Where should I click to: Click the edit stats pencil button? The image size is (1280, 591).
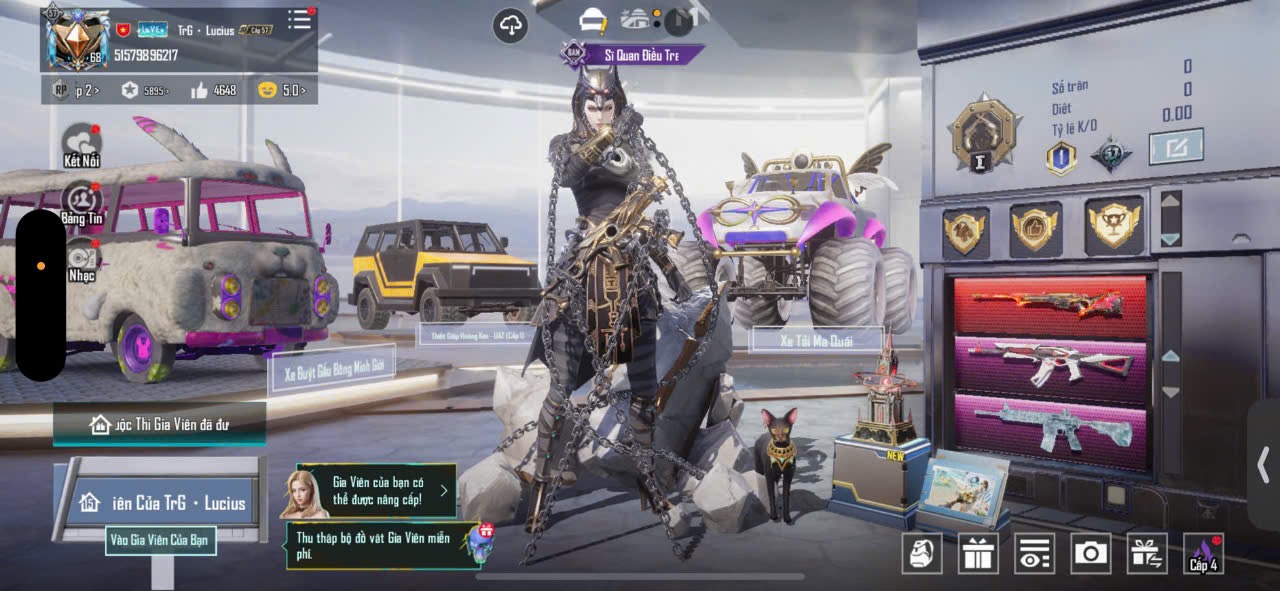pyautogui.click(x=1175, y=148)
